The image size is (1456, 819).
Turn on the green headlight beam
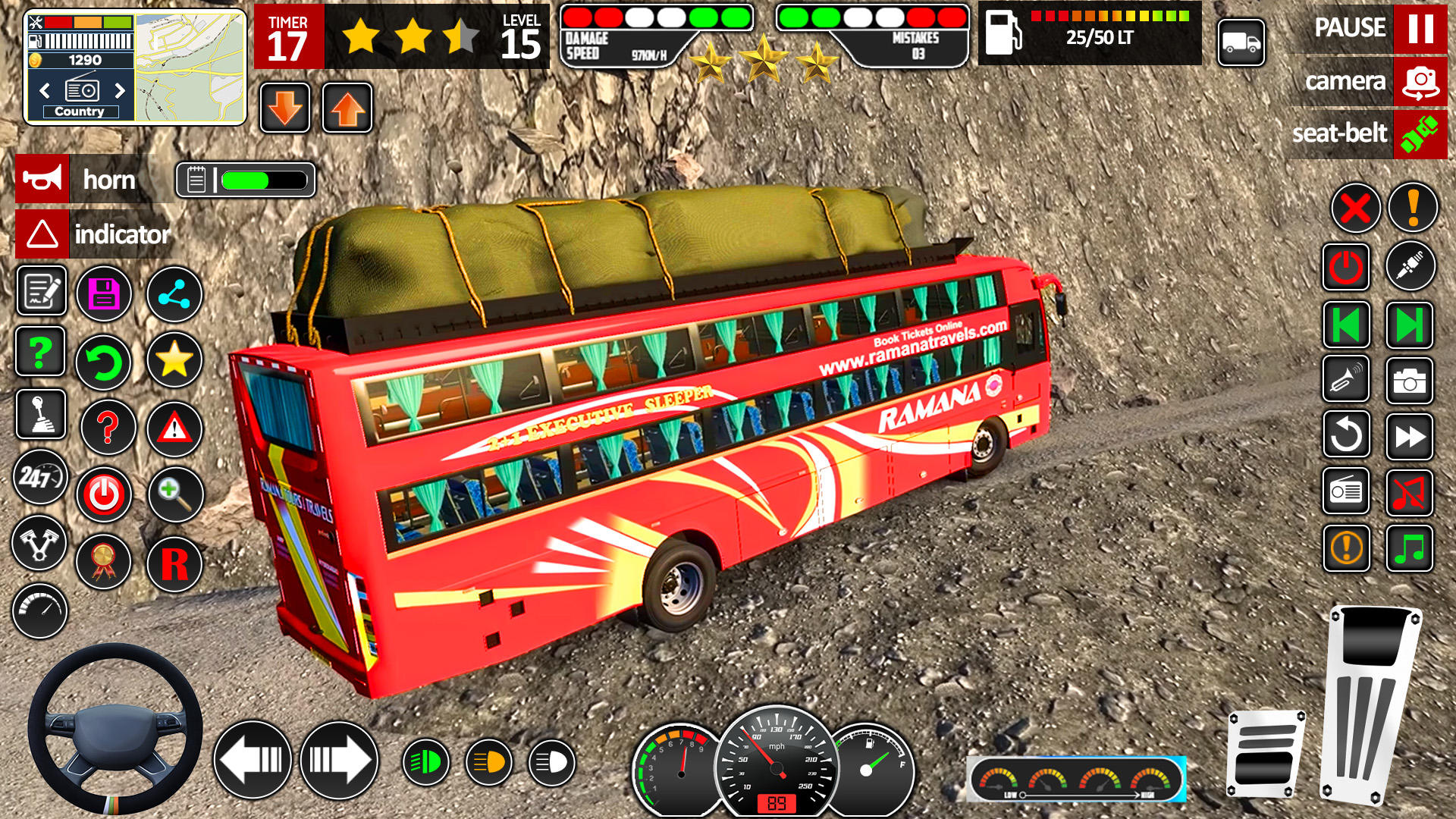tap(425, 761)
